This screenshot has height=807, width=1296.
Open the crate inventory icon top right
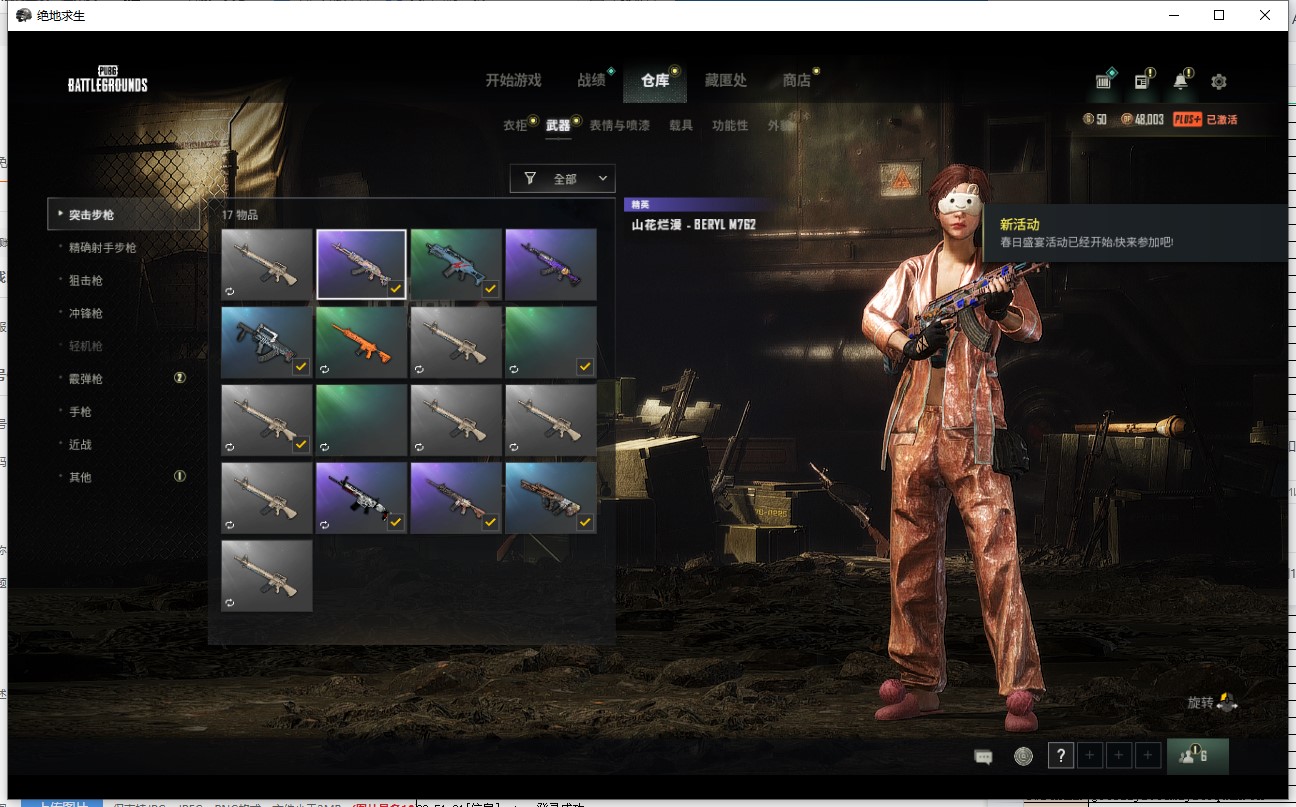tap(1102, 81)
